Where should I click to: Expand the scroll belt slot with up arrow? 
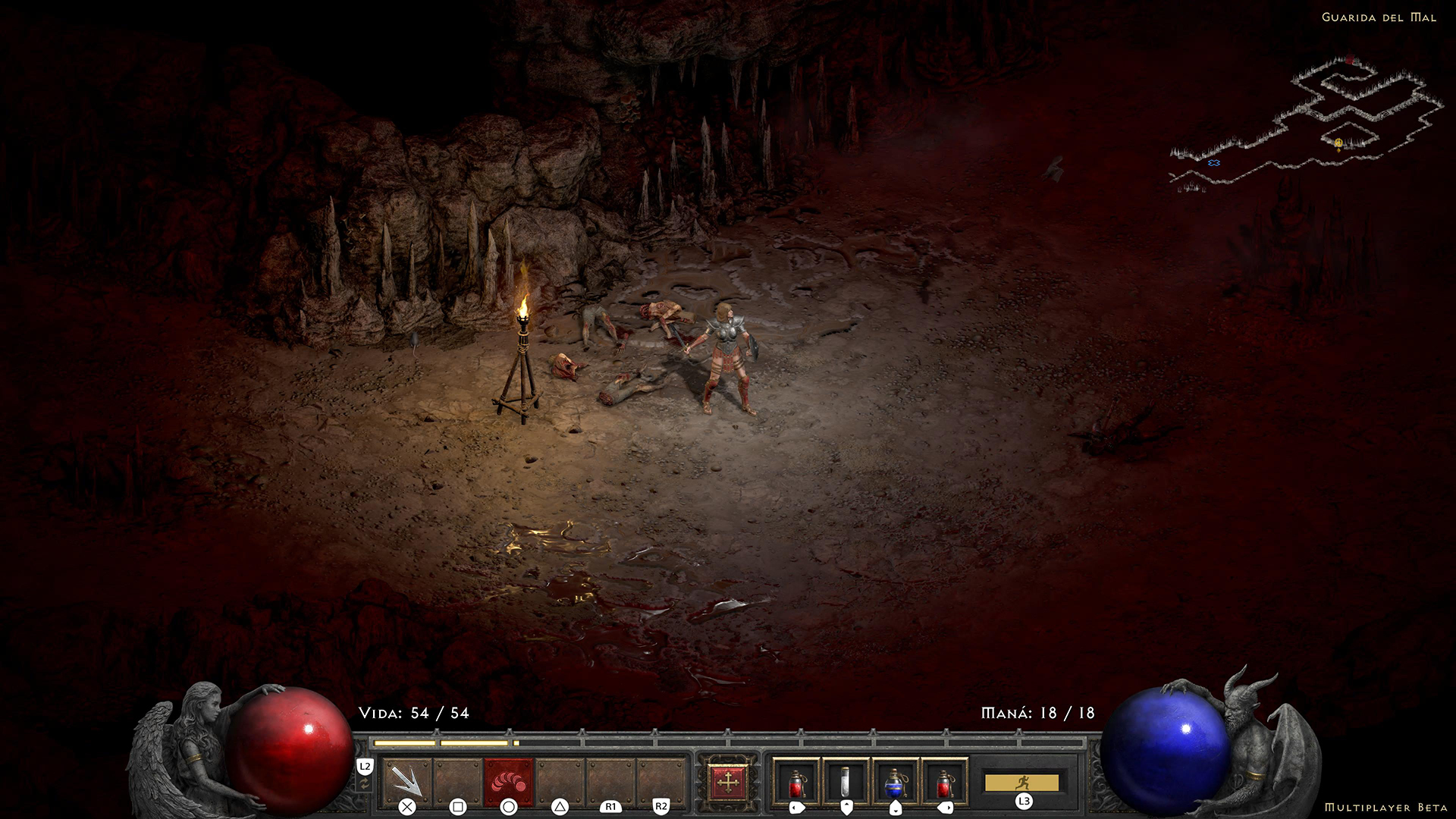coord(846,805)
